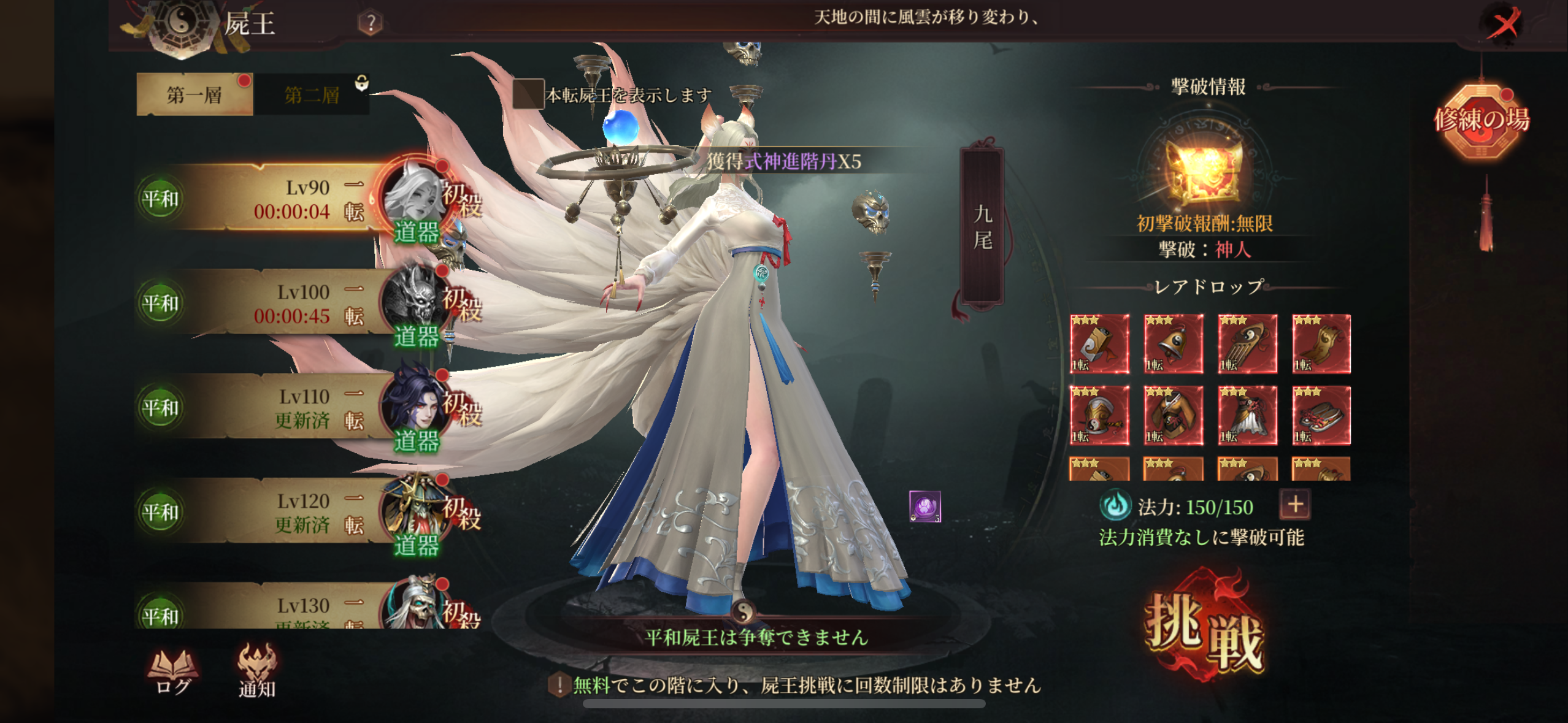Image resolution: width=1568 pixels, height=723 pixels.
Task: Open the question mark help button
Action: [371, 23]
